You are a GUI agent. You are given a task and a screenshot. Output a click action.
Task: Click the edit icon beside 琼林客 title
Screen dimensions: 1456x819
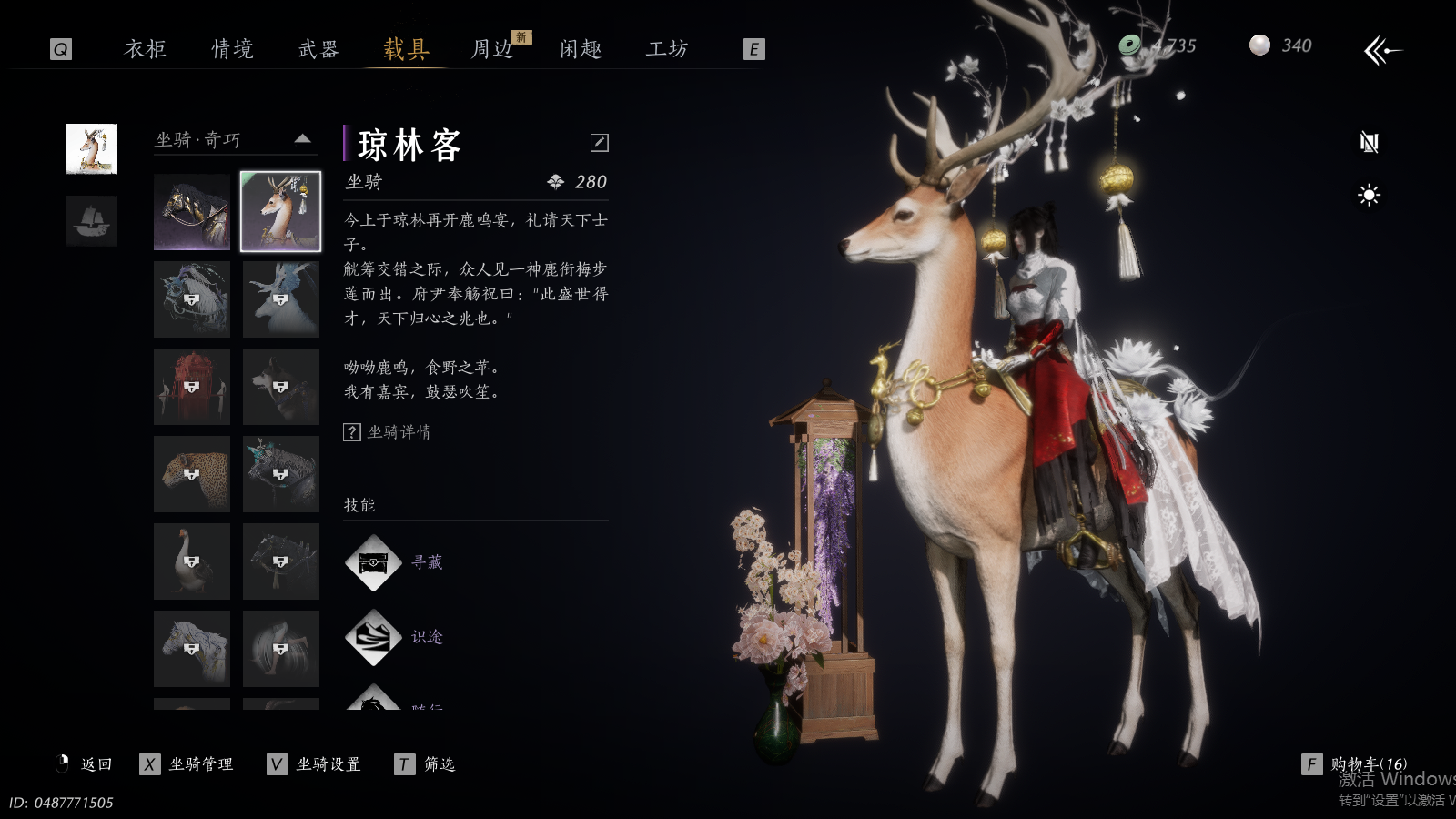coord(600,142)
